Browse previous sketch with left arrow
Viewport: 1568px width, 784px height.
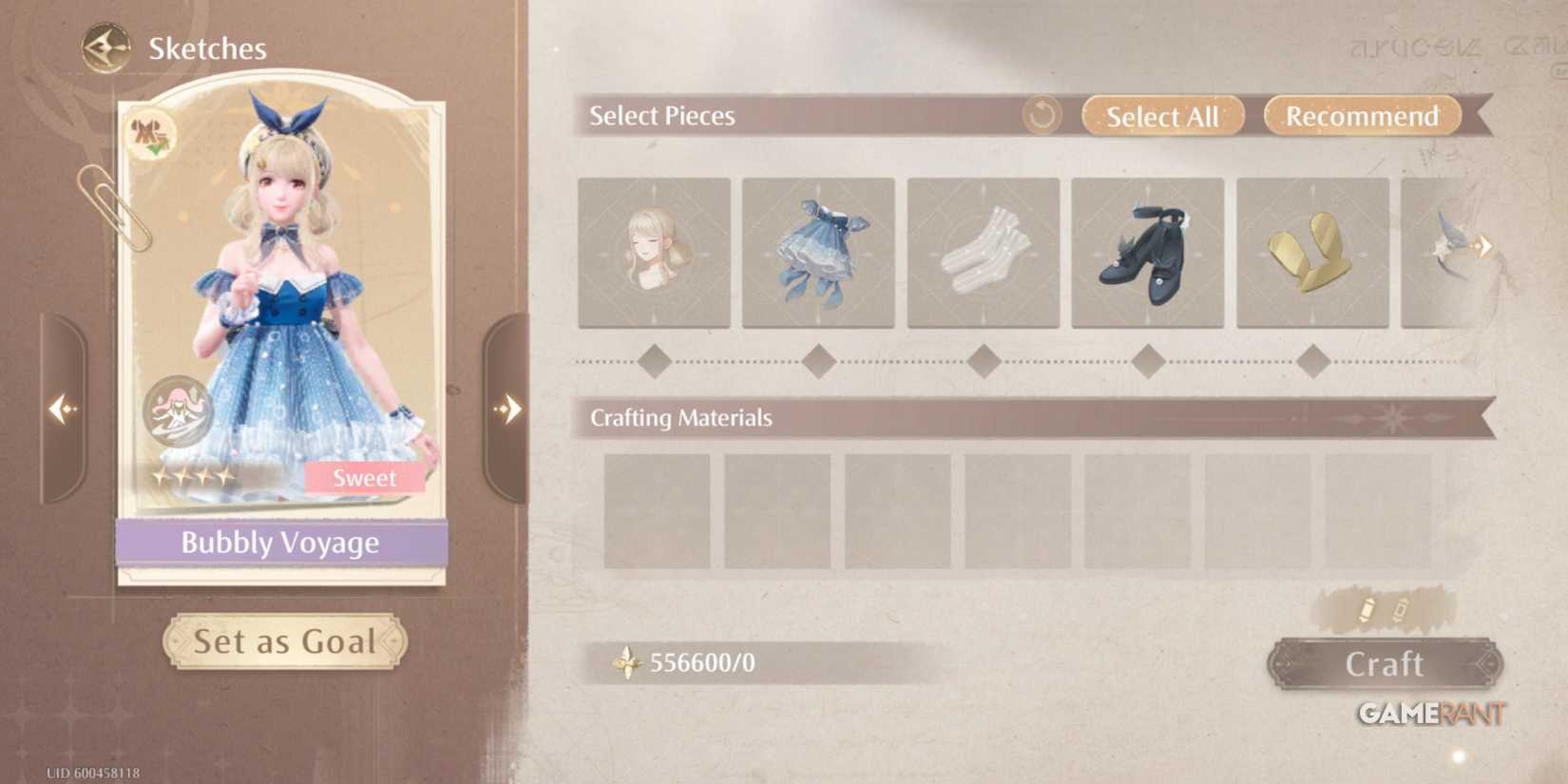click(63, 408)
